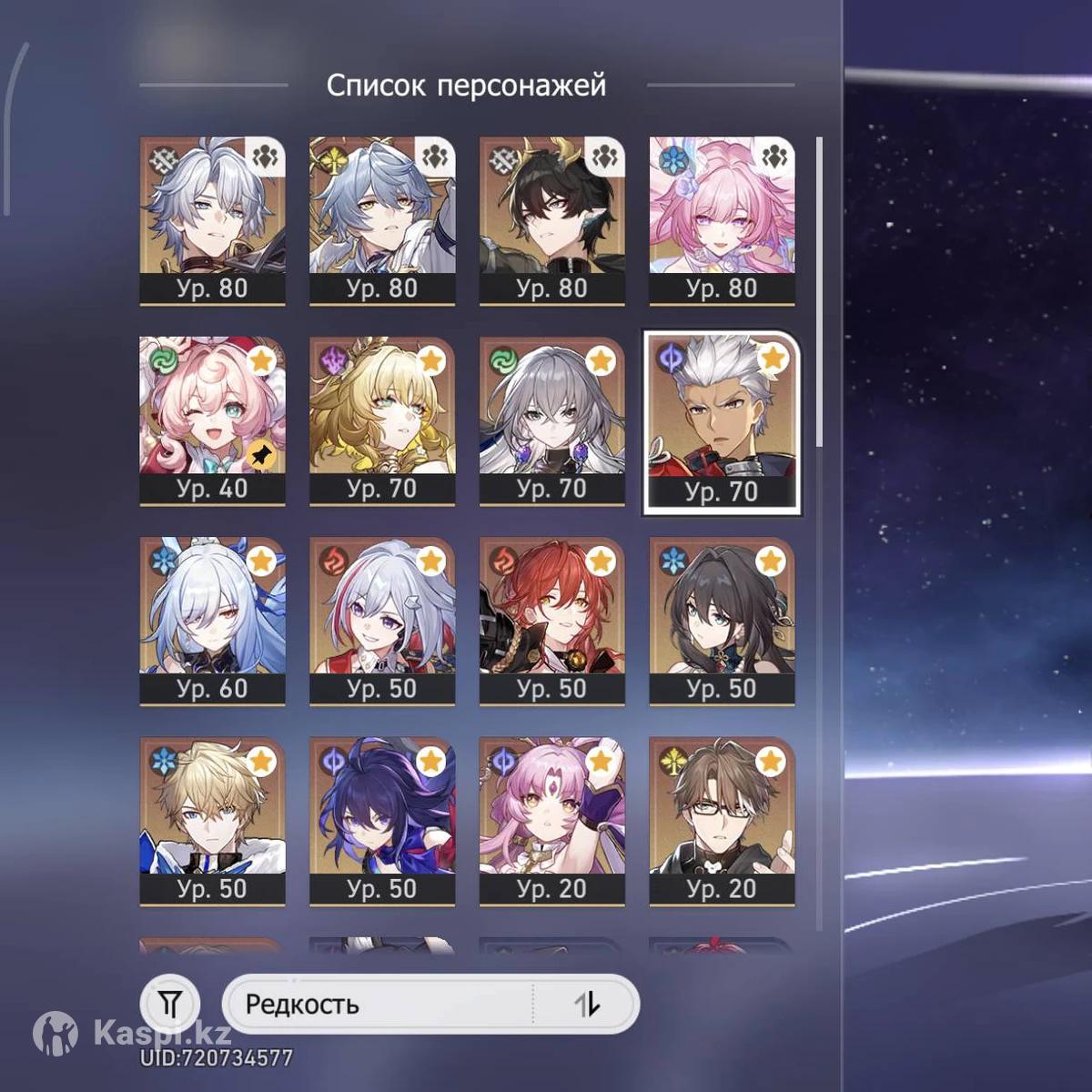Select the golden-haired level 70 character
The height and width of the screenshot is (1092, 1092).
[x=382, y=420]
